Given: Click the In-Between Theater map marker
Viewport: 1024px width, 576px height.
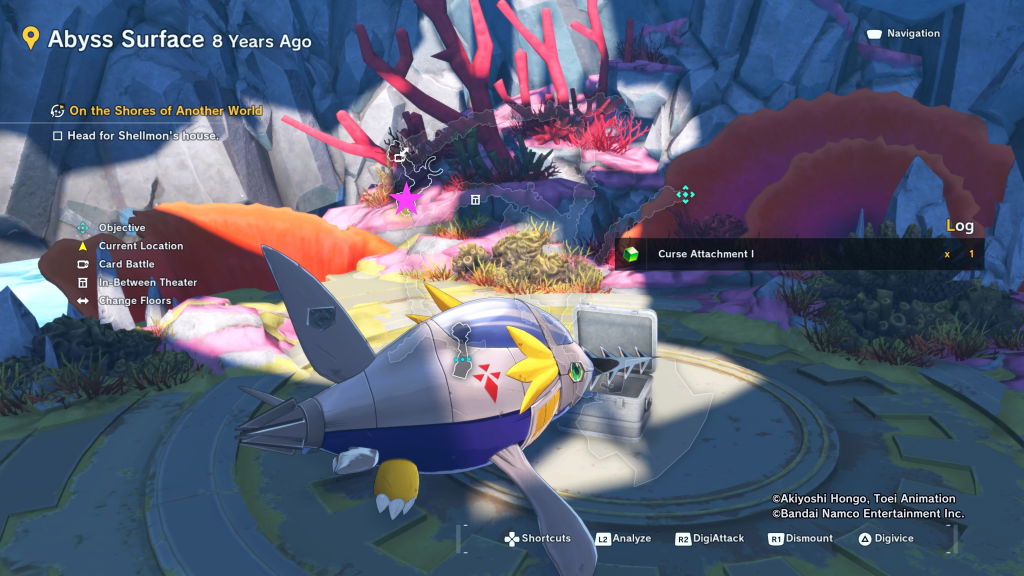Looking at the screenshot, I should (475, 200).
